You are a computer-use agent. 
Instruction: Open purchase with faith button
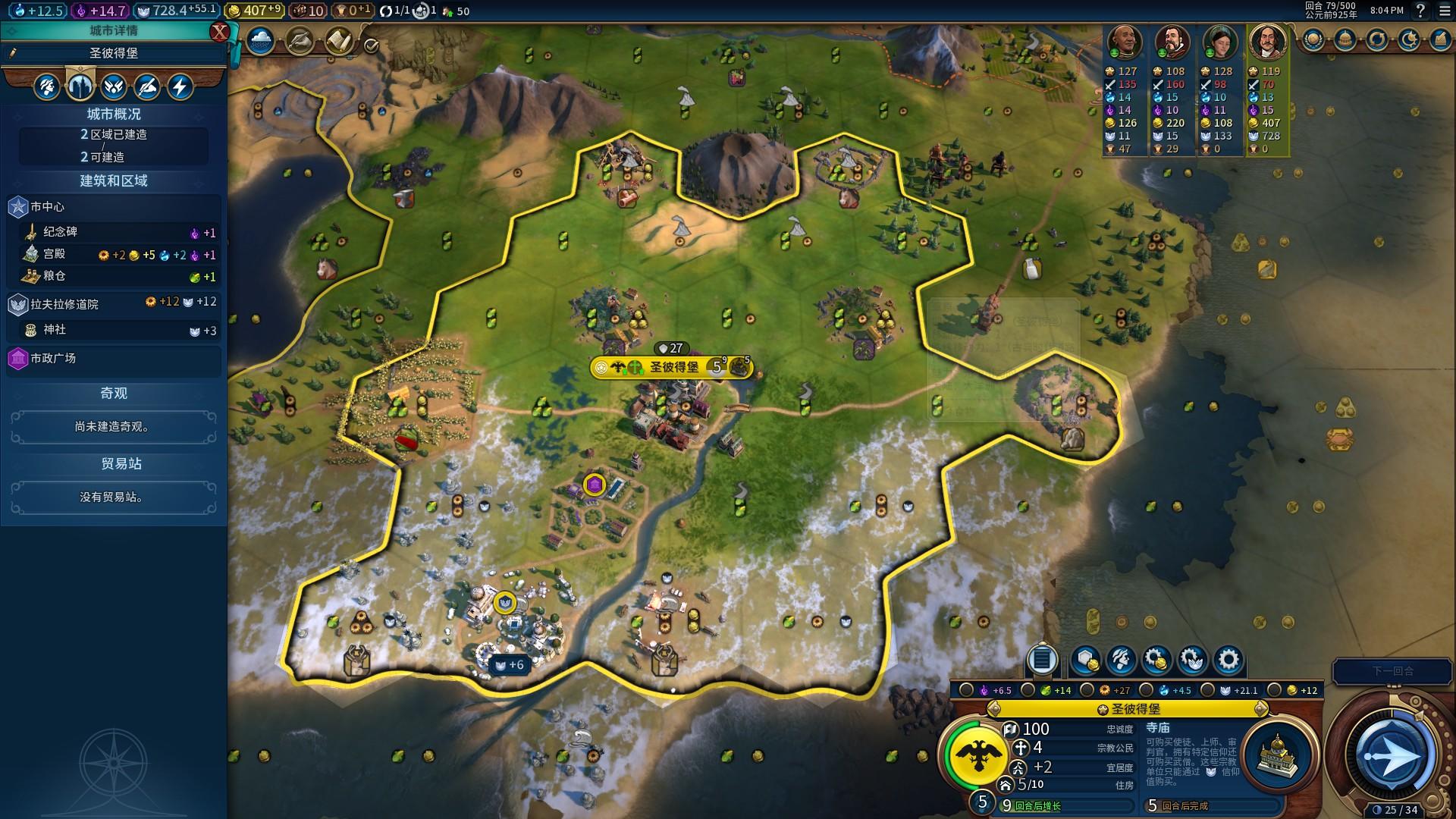click(x=1191, y=661)
